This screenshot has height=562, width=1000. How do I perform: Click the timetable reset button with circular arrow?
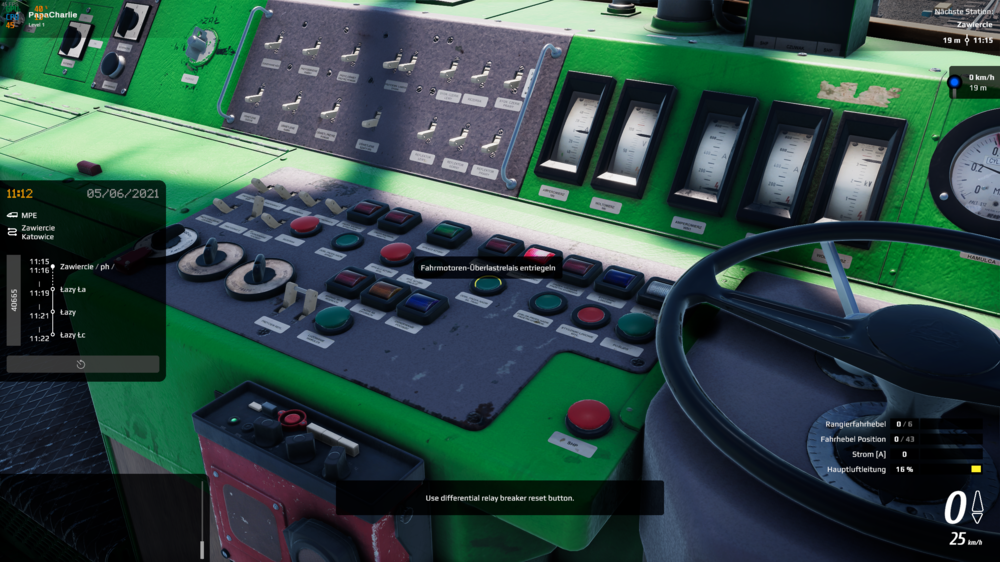click(82, 365)
